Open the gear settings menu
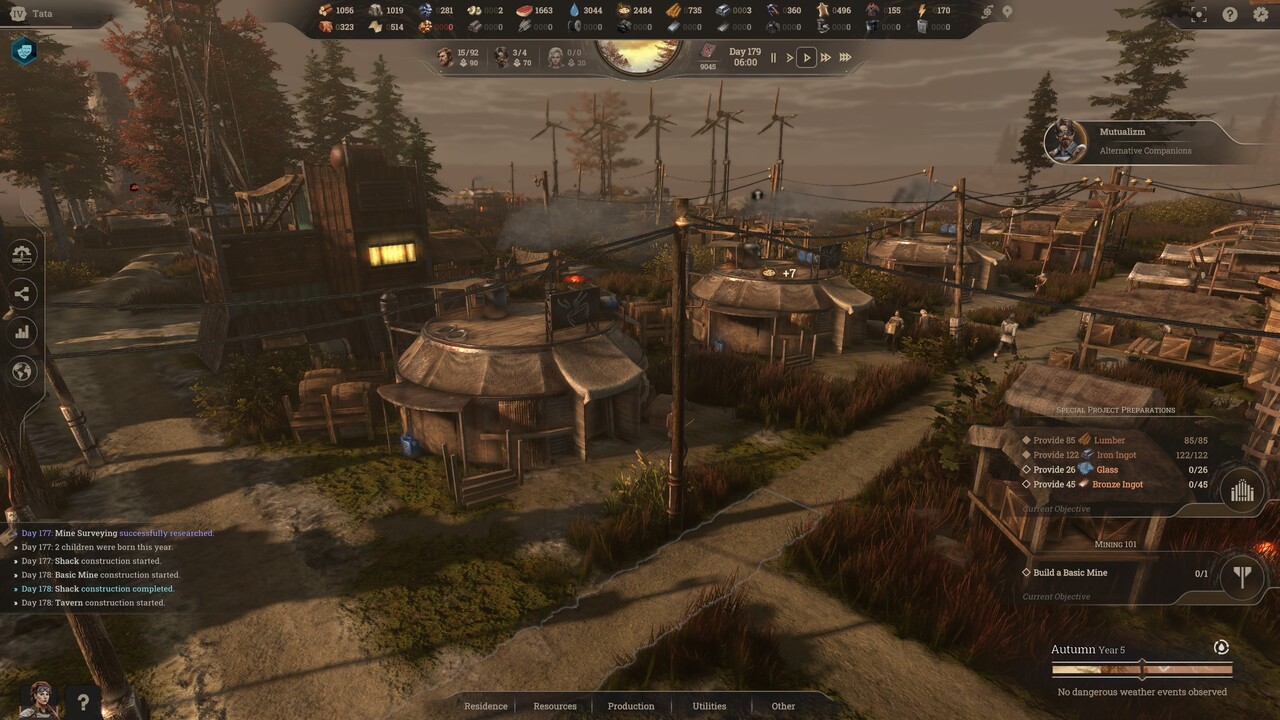This screenshot has width=1280, height=720. pyautogui.click(x=1260, y=14)
